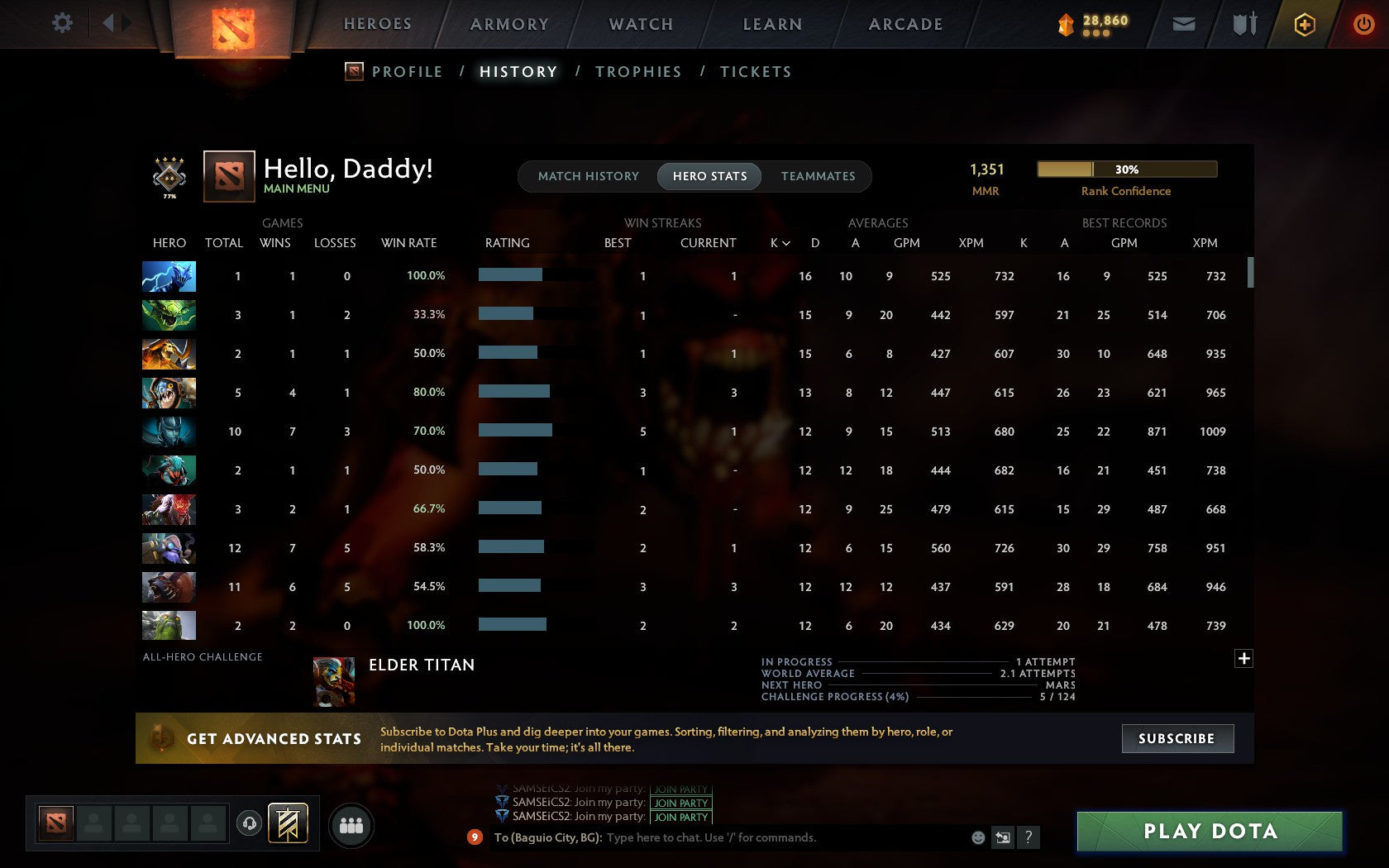This screenshot has height=868, width=1389.
Task: Click the power button to exit Dota
Action: (x=1363, y=24)
